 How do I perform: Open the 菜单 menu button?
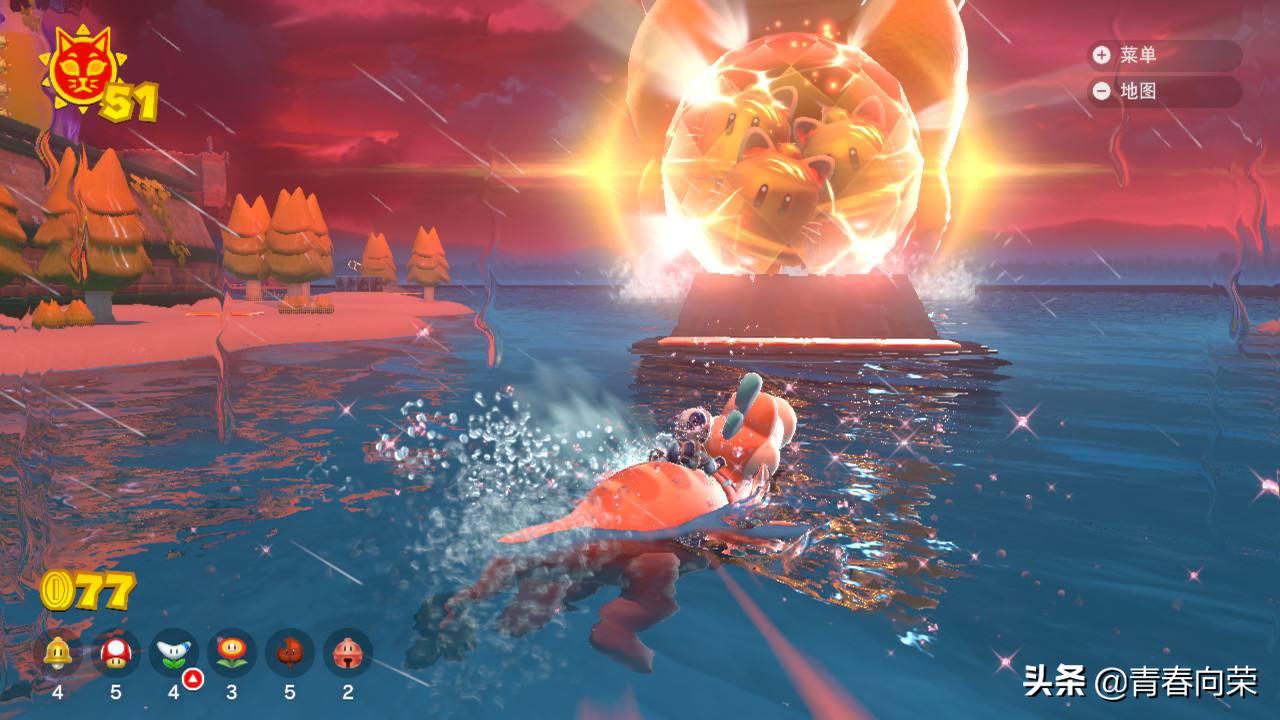[x=1163, y=55]
